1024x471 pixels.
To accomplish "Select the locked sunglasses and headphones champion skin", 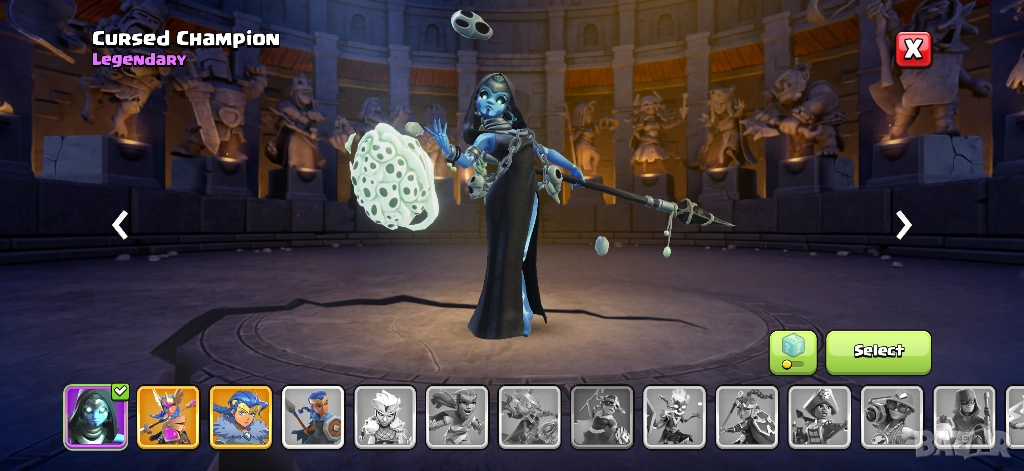I will pyautogui.click(x=892, y=416).
